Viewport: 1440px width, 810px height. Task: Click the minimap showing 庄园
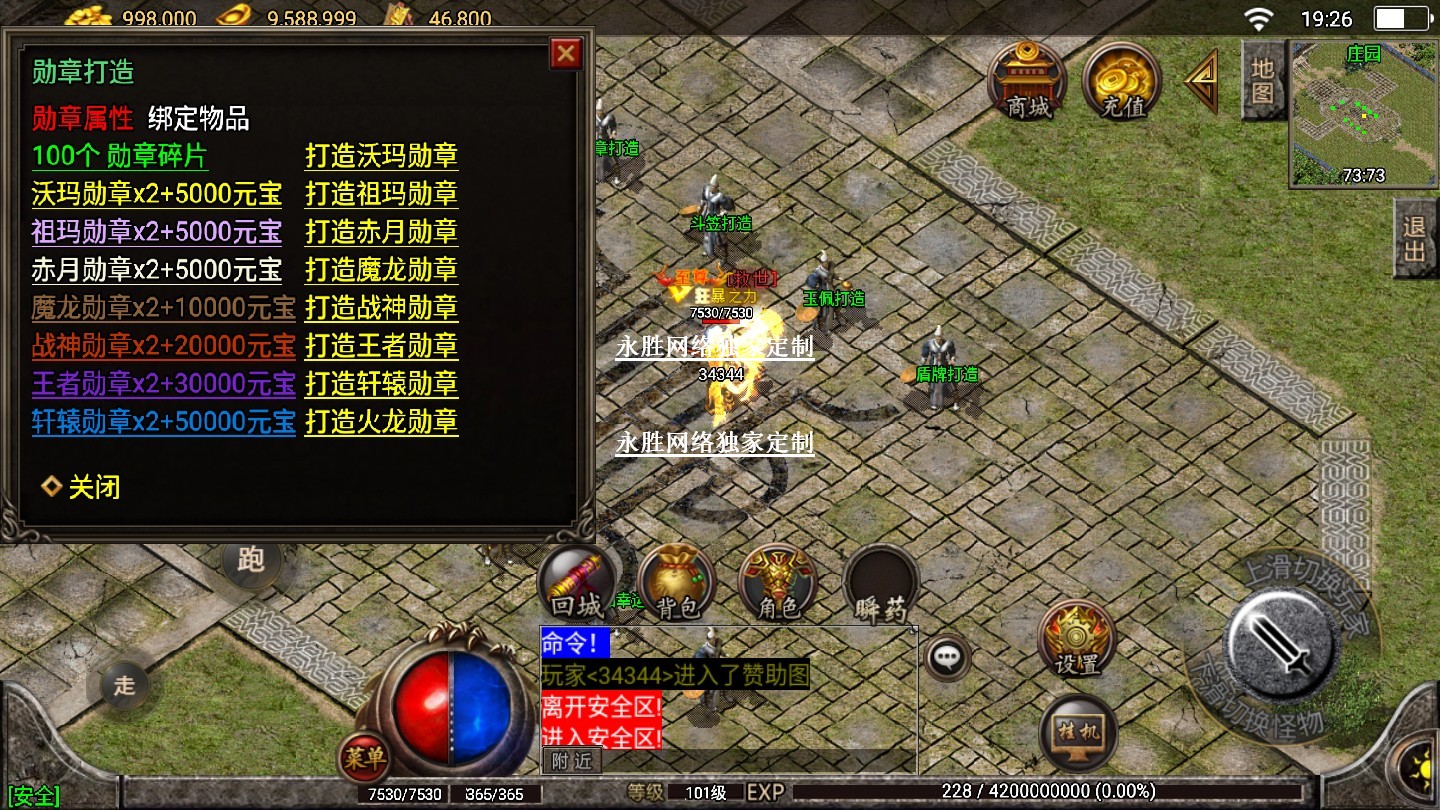(x=1363, y=113)
